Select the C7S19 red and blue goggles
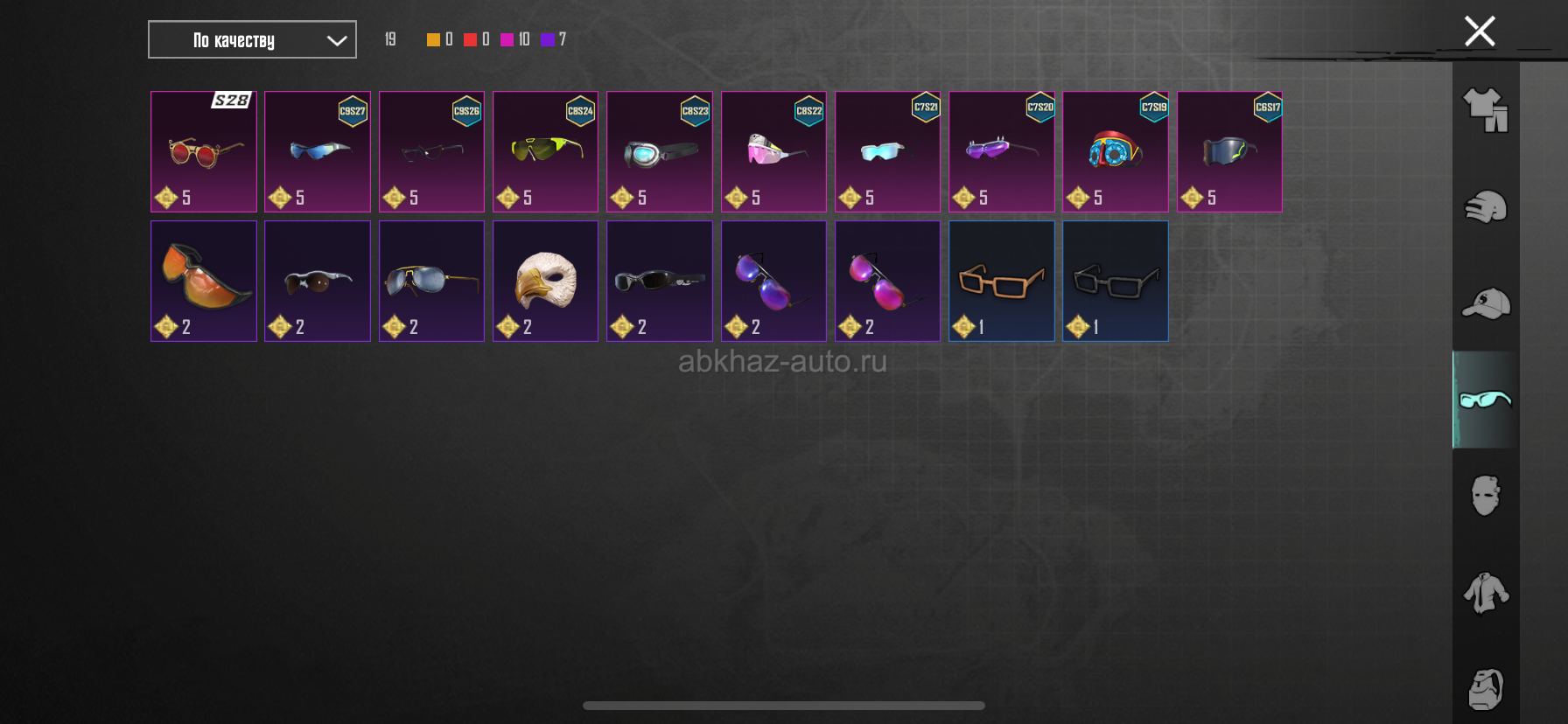Viewport: 1568px width, 724px height. [1115, 152]
